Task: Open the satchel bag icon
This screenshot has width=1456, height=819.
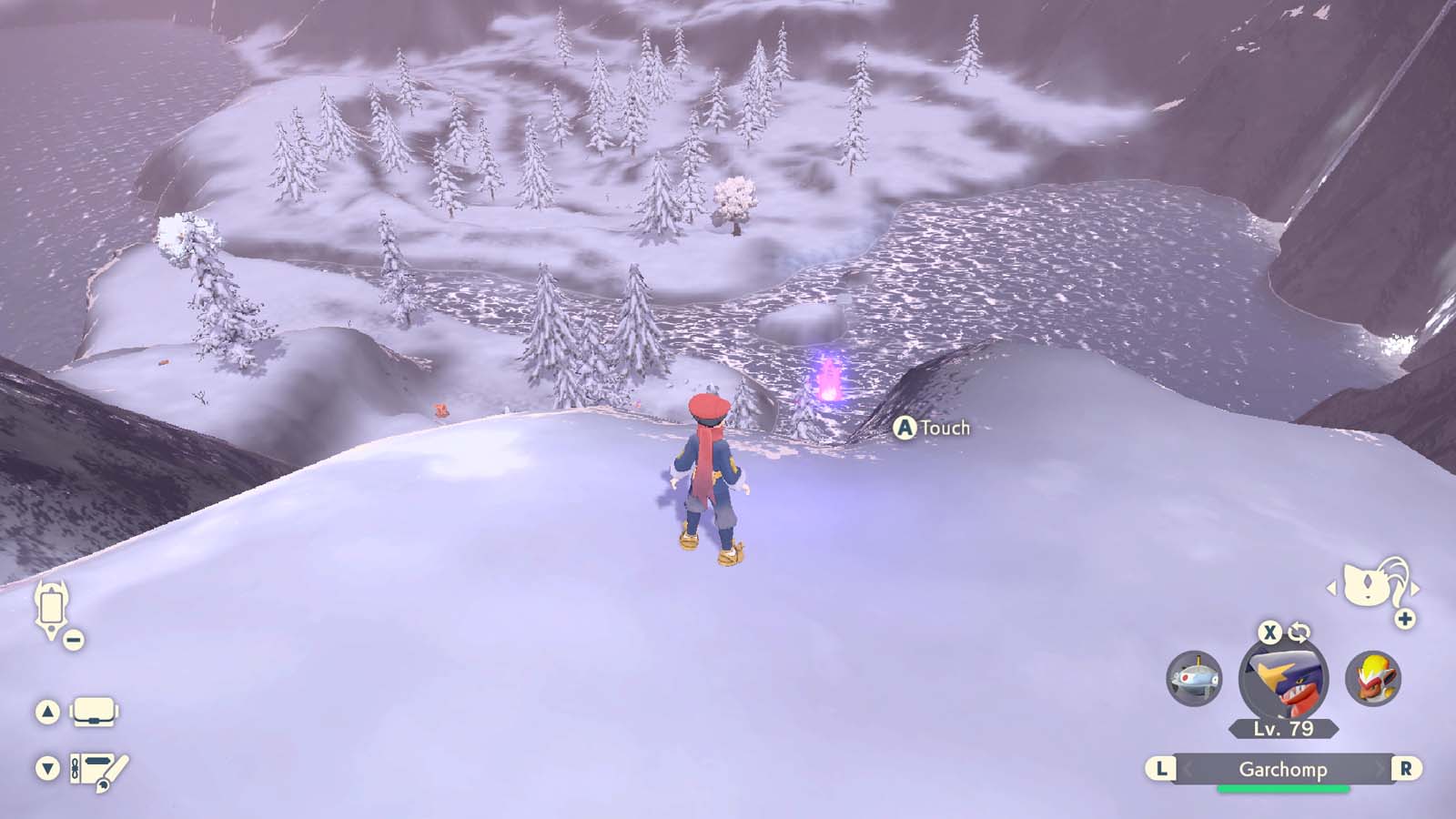Action: [92, 713]
